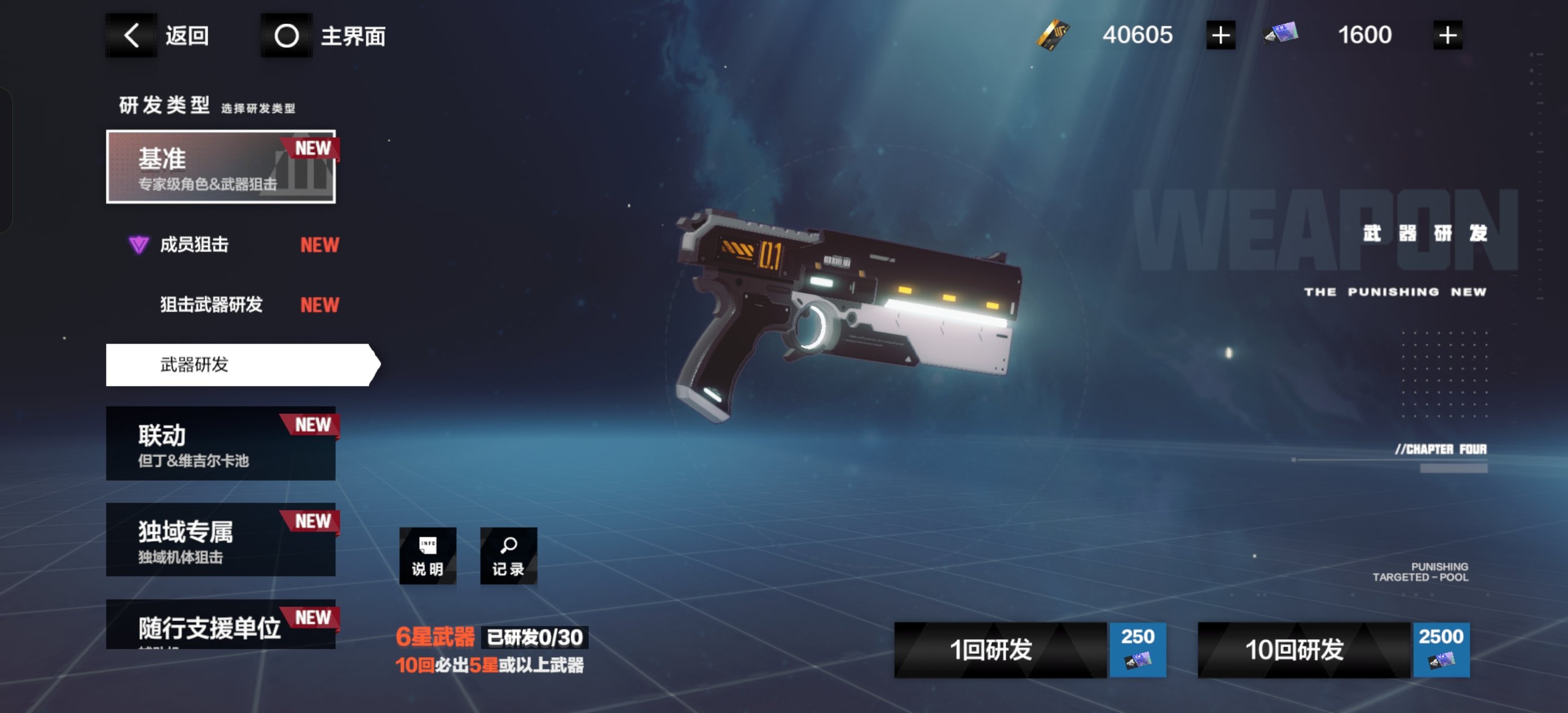The image size is (1568, 713).
Task: Open the 联动 collaboration banner
Action: click(221, 443)
